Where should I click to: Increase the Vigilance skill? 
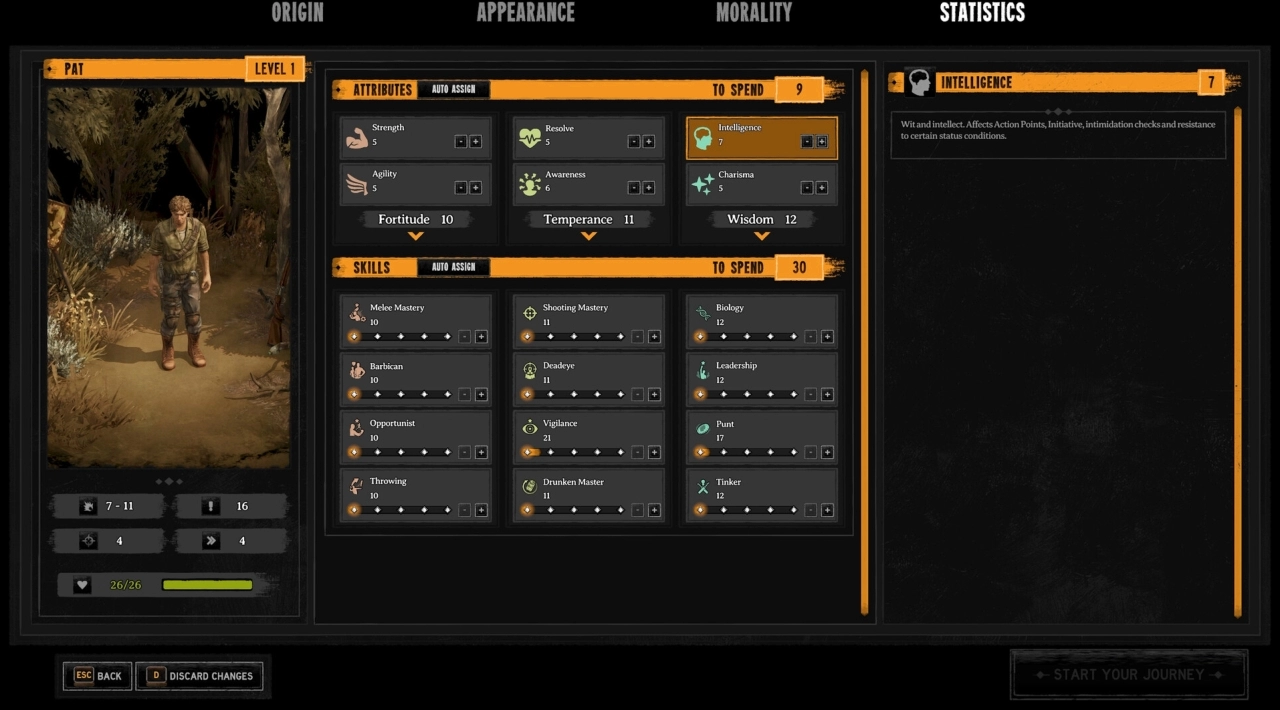654,452
